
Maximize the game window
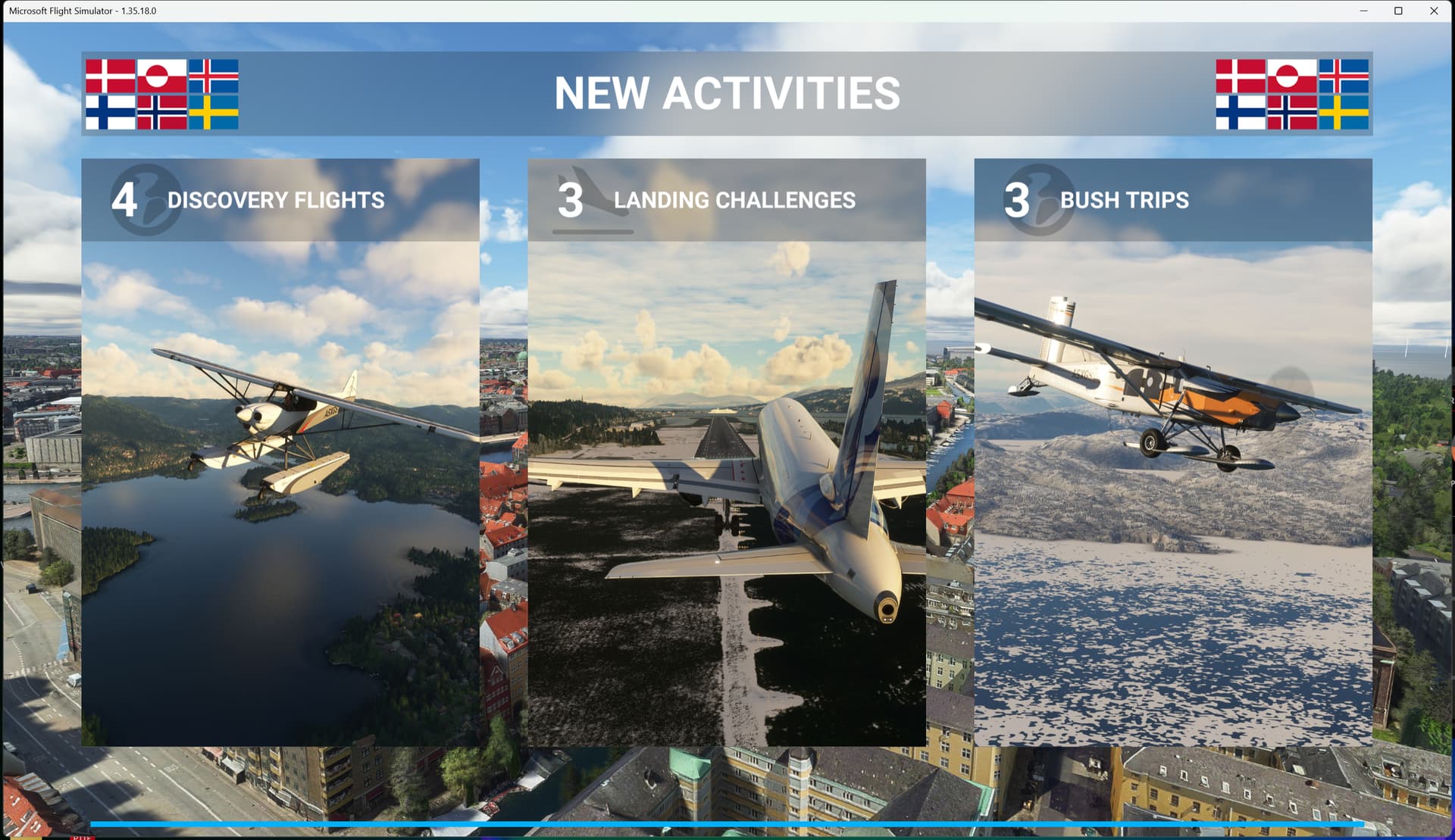pos(1398,11)
